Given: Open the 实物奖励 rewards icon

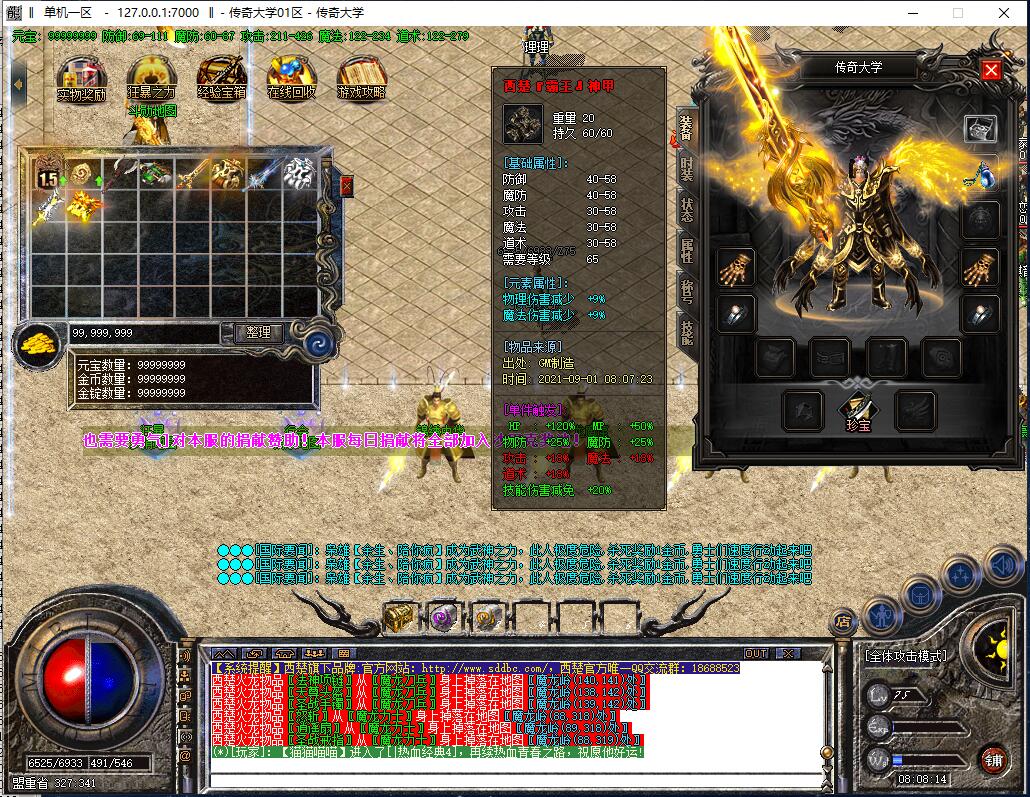Looking at the screenshot, I should 81,79.
